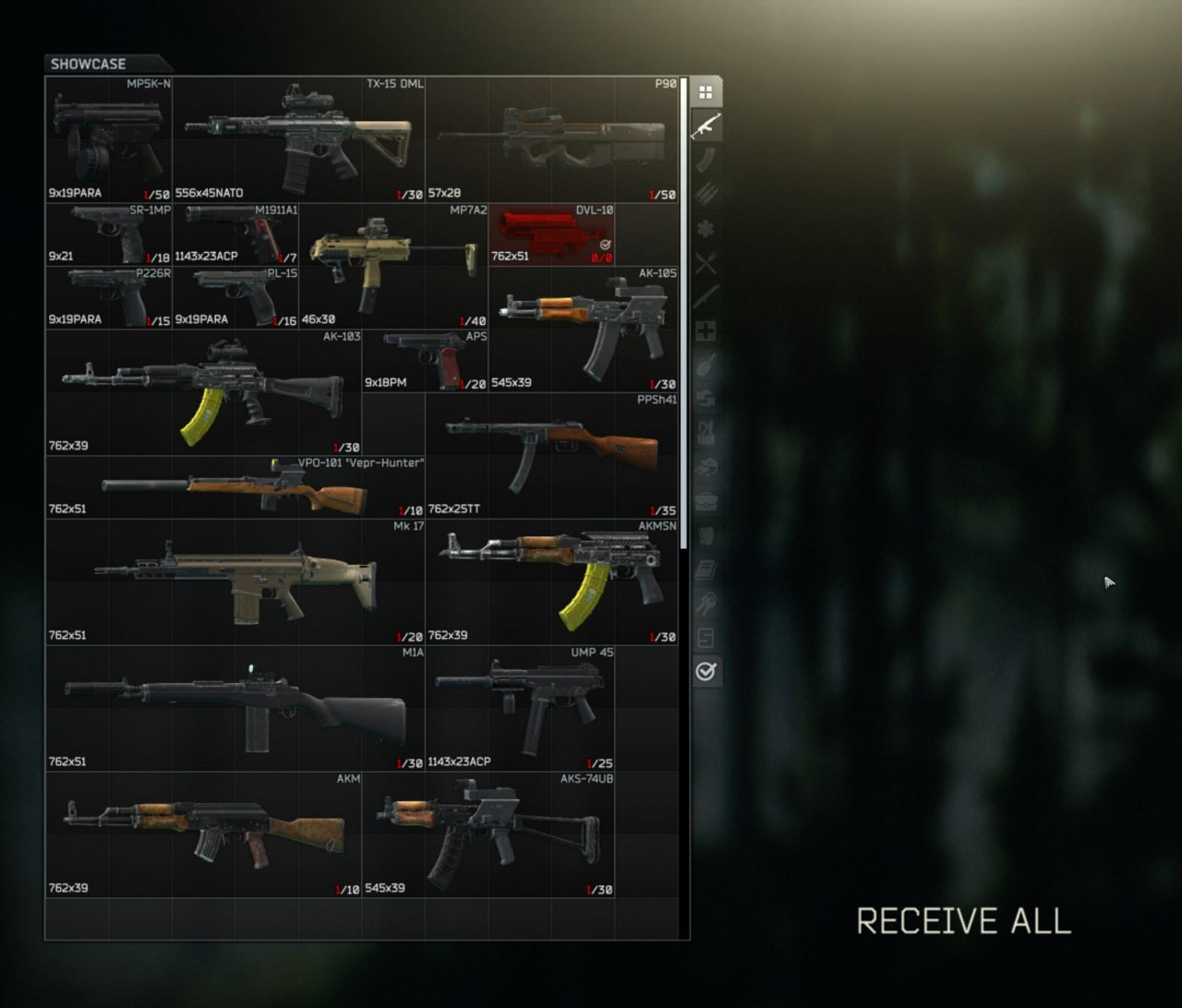The height and width of the screenshot is (1008, 1182).
Task: Choose the TX-15 DML rifle
Action: click(298, 139)
